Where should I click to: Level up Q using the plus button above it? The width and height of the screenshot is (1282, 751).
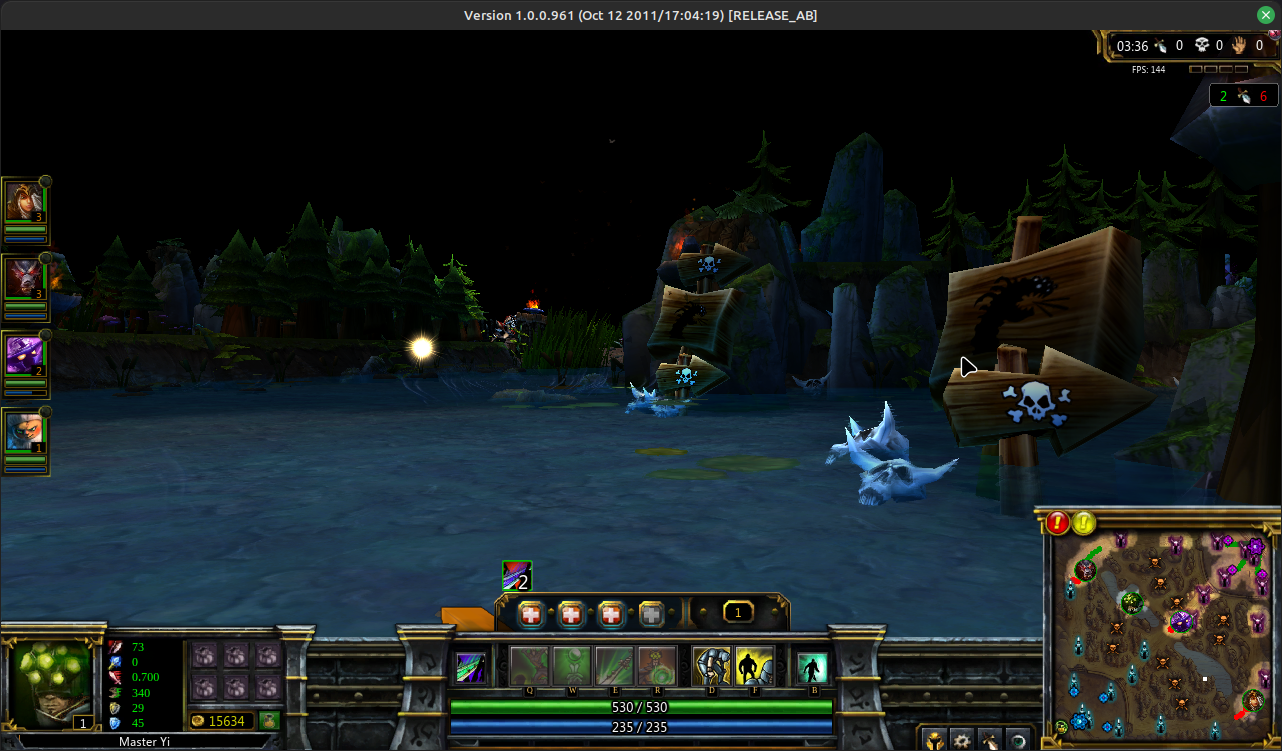[530, 614]
